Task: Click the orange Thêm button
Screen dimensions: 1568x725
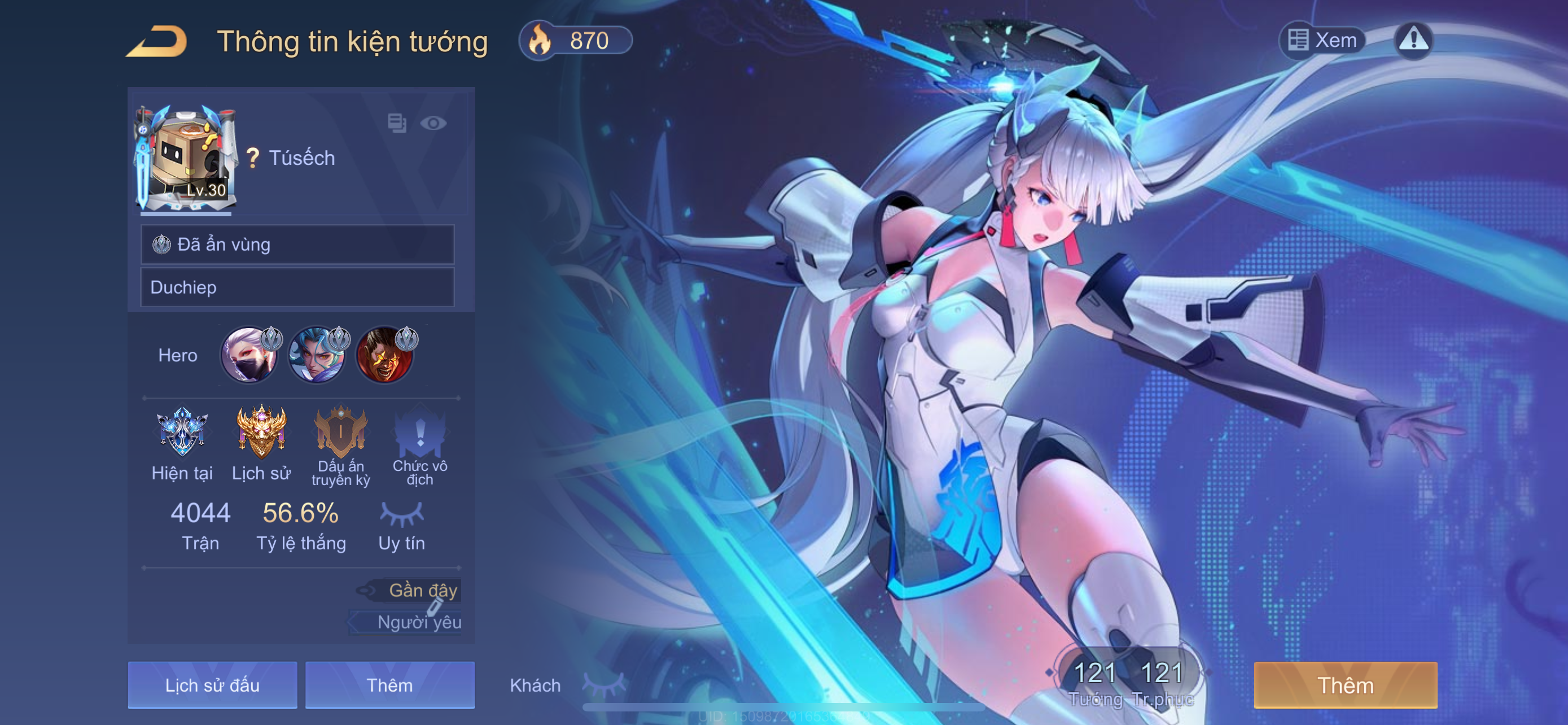Action: pos(1345,685)
